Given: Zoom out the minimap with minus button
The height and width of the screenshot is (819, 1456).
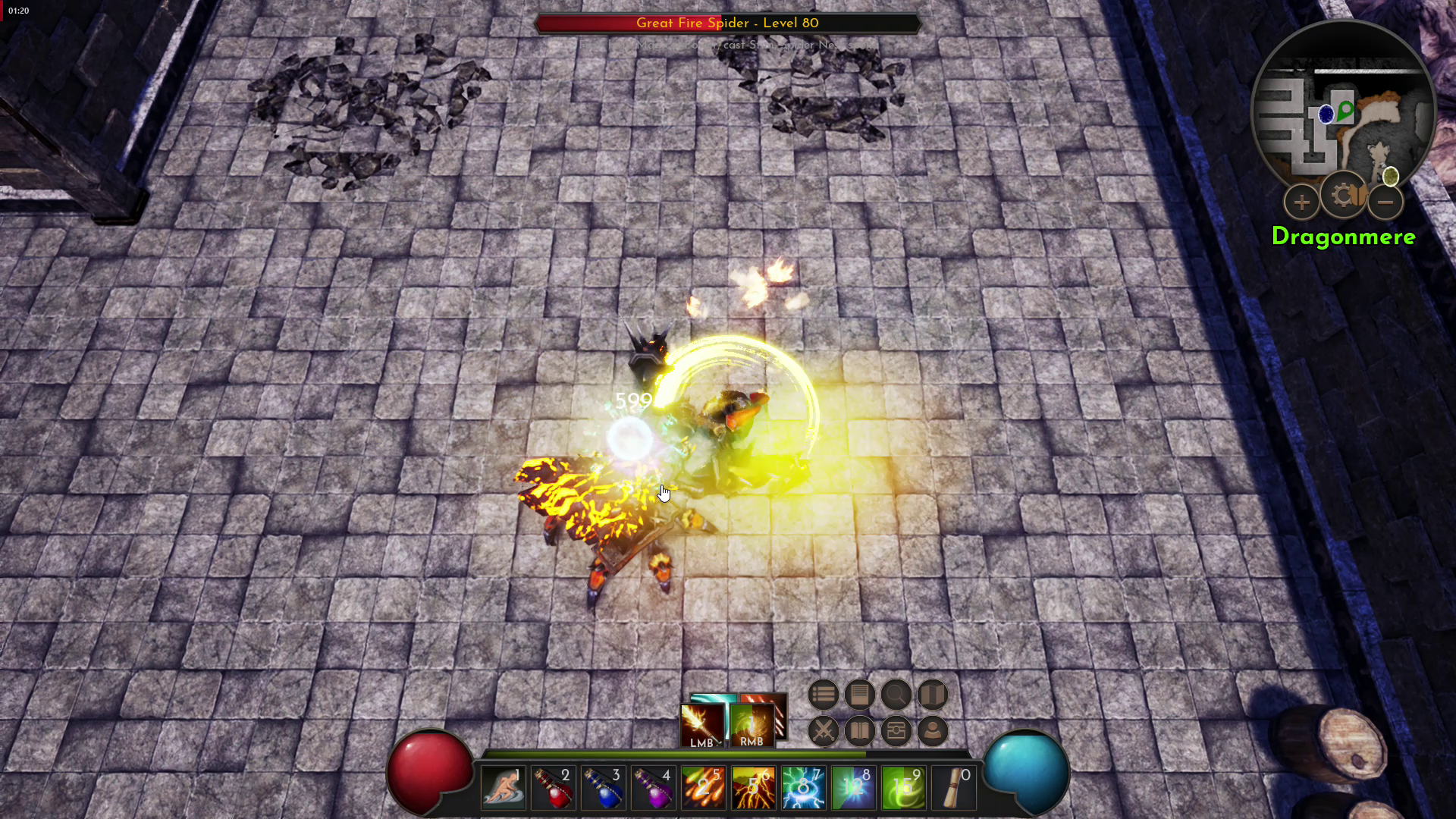Looking at the screenshot, I should [1385, 202].
